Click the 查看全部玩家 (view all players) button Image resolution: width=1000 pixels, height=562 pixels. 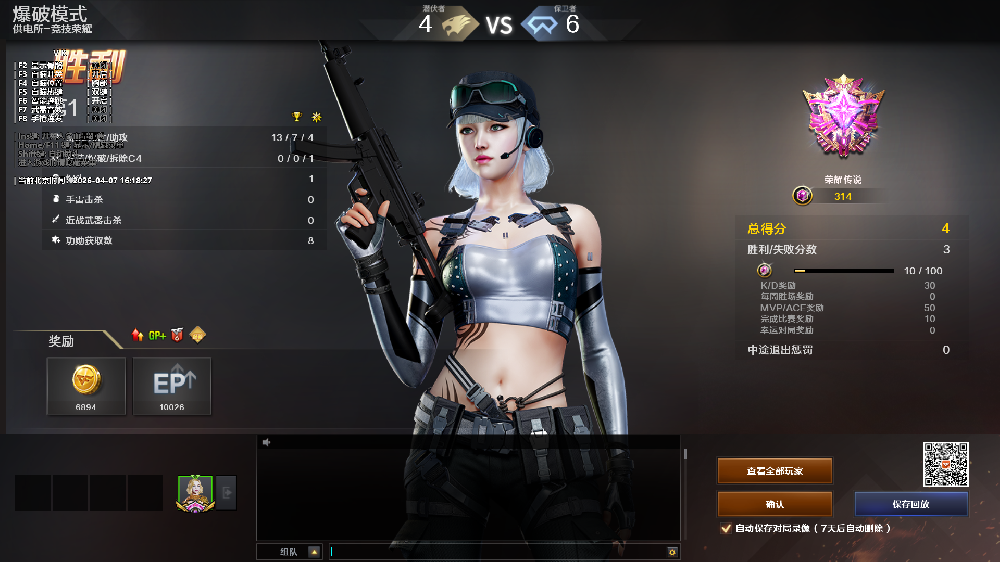coord(774,470)
